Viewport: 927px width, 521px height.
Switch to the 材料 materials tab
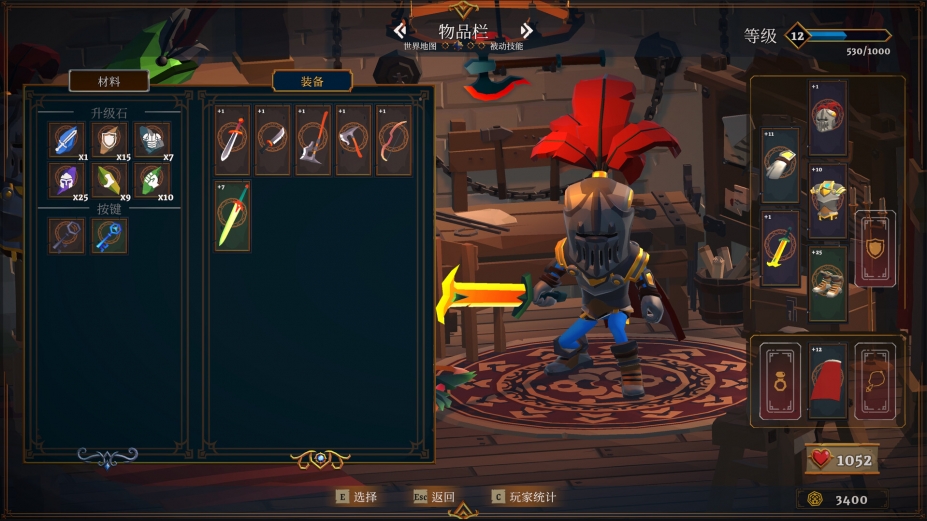click(x=109, y=81)
